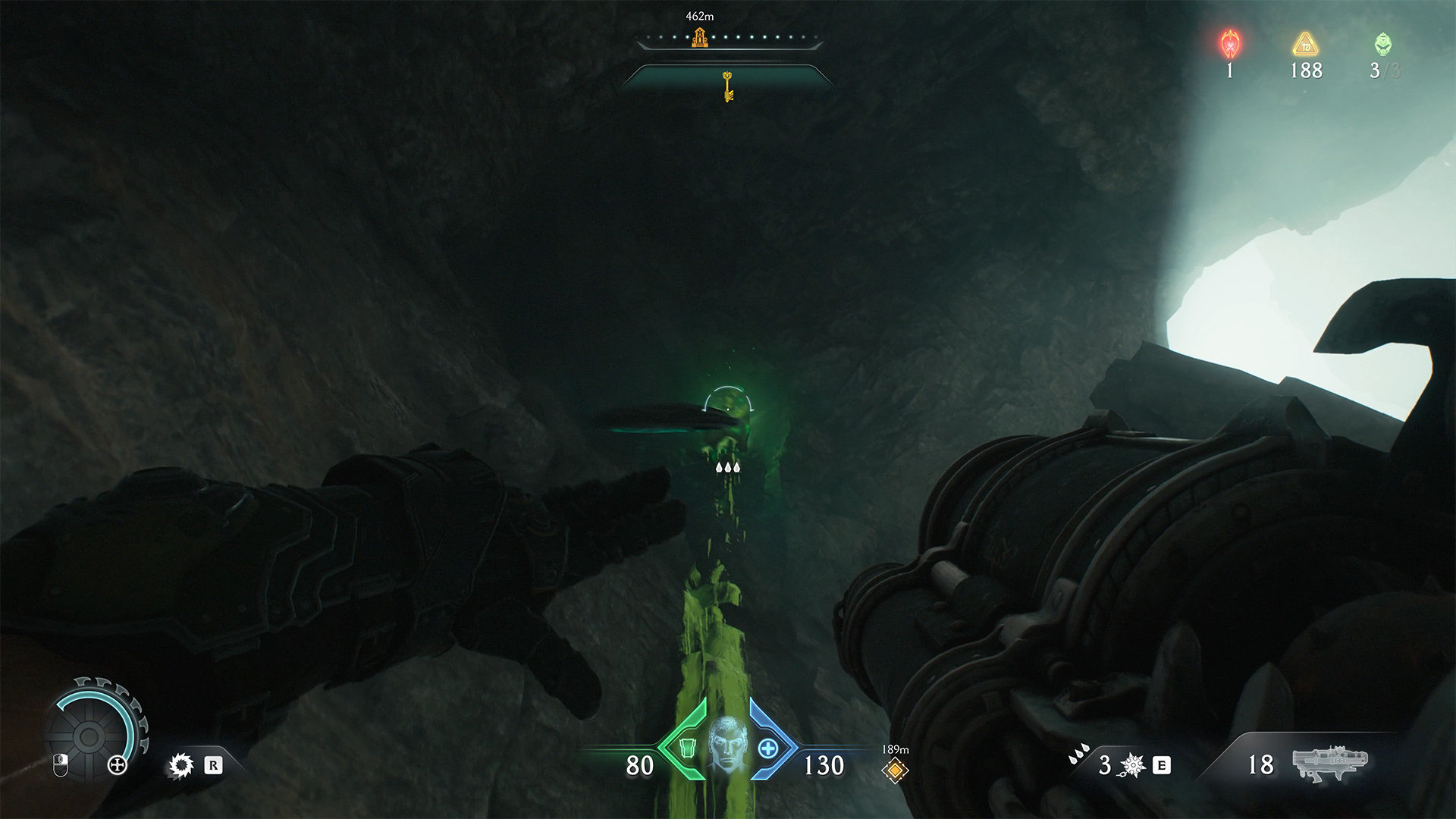The width and height of the screenshot is (1456, 819).
Task: Click the shield saw gauge wheel
Action: tap(89, 735)
